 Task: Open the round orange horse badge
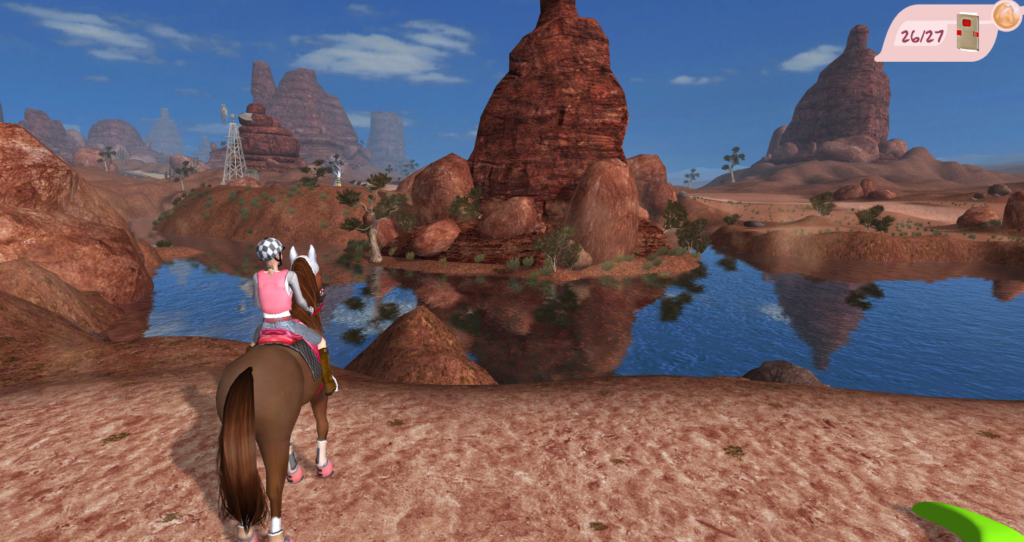point(1007,15)
